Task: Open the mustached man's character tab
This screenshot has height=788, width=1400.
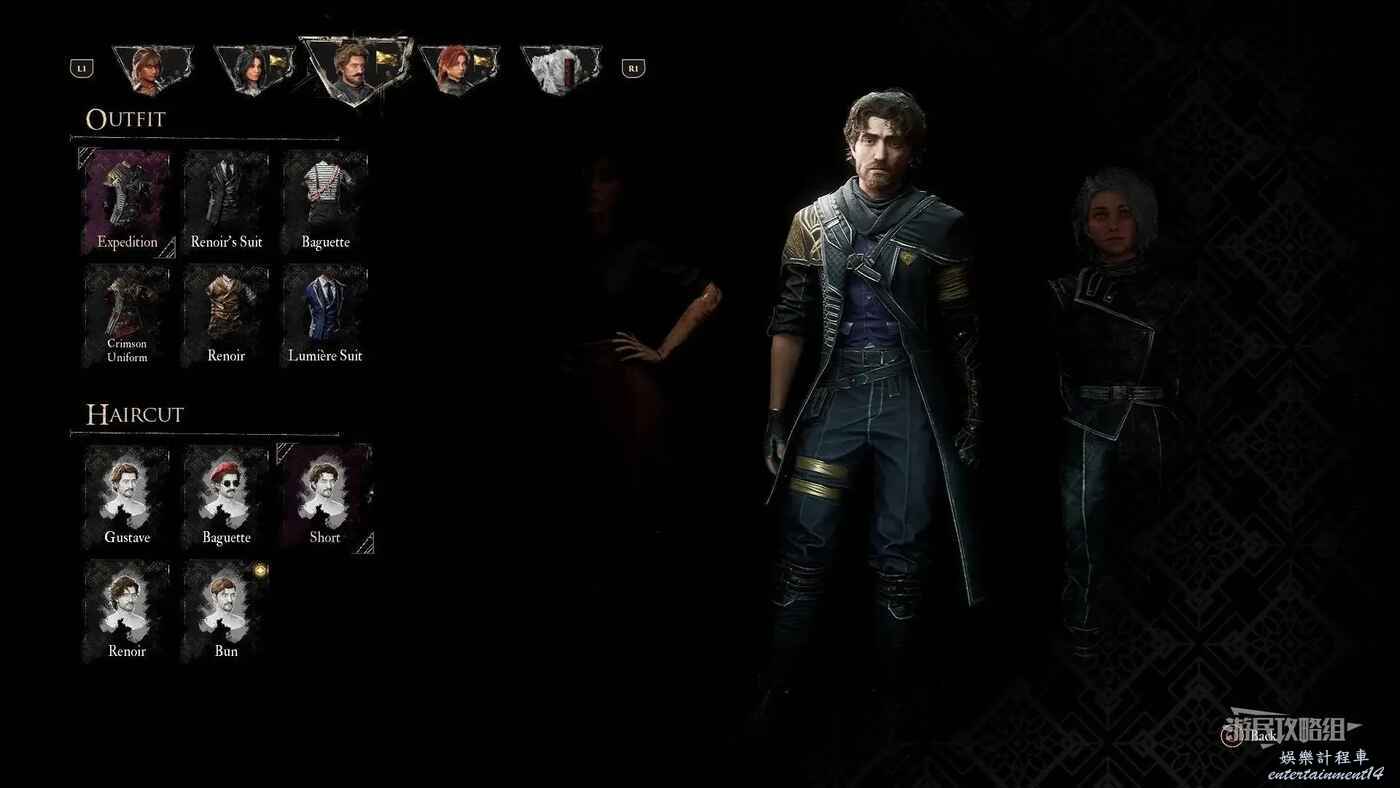Action: 354,68
